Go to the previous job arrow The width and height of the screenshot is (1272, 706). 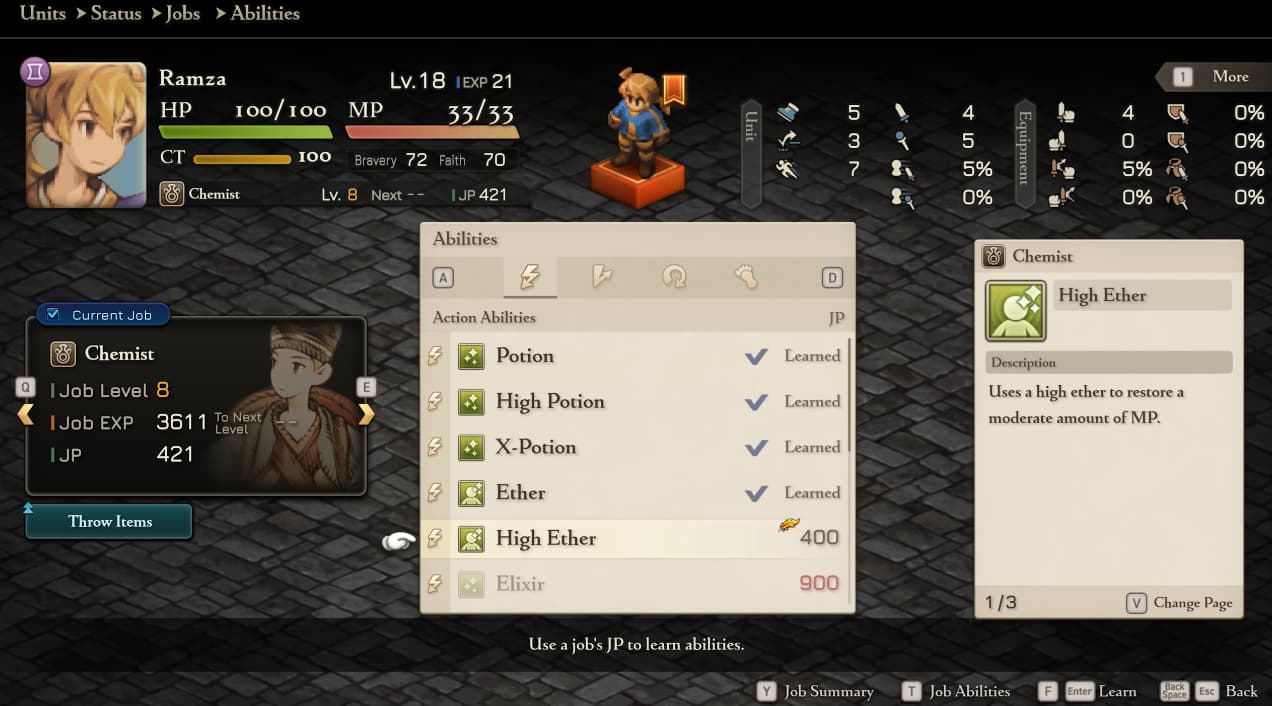tap(25, 414)
